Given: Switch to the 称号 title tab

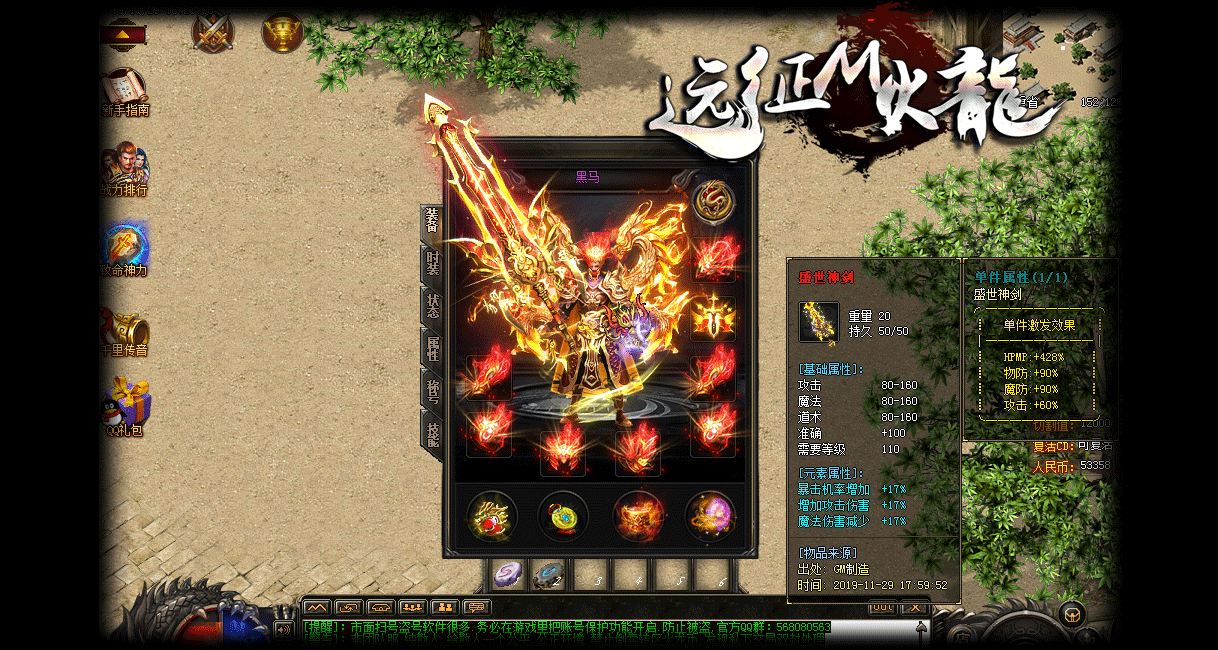Looking at the screenshot, I should coord(432,391).
